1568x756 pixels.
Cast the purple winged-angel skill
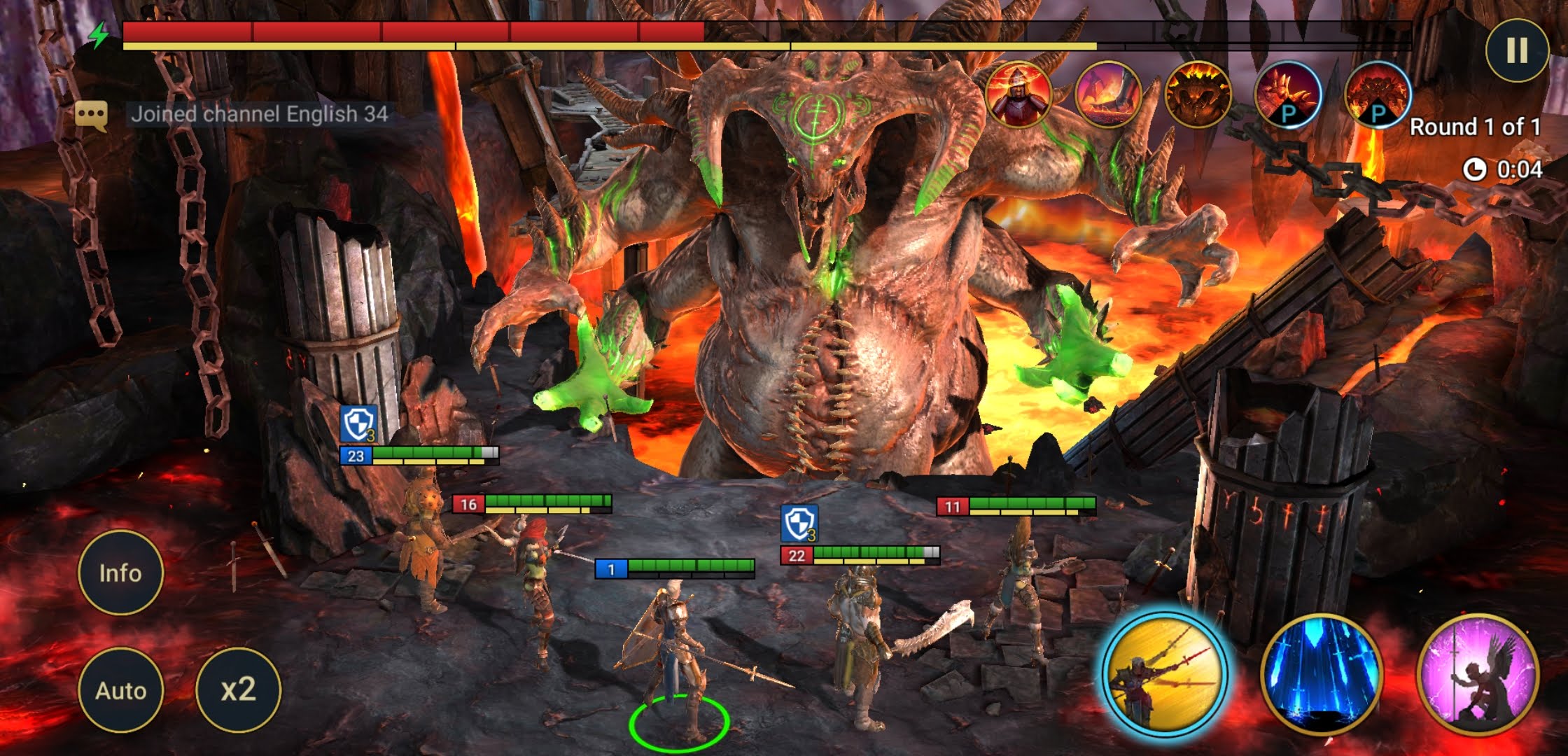coord(1478,675)
